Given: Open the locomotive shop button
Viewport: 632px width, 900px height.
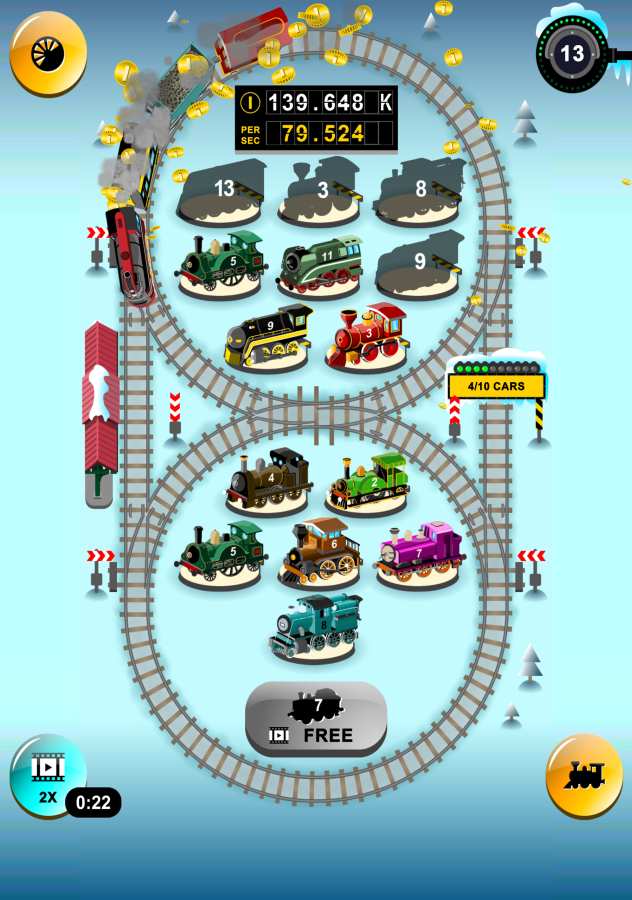Looking at the screenshot, I should tap(584, 776).
